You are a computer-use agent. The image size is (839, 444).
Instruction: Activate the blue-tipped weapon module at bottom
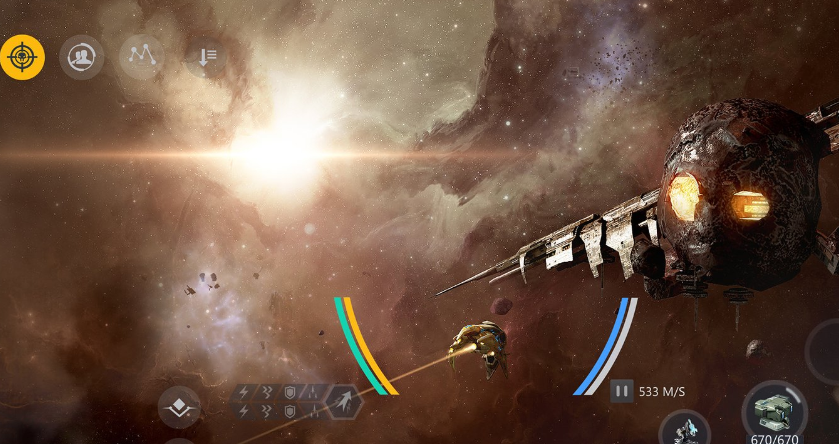point(685,429)
